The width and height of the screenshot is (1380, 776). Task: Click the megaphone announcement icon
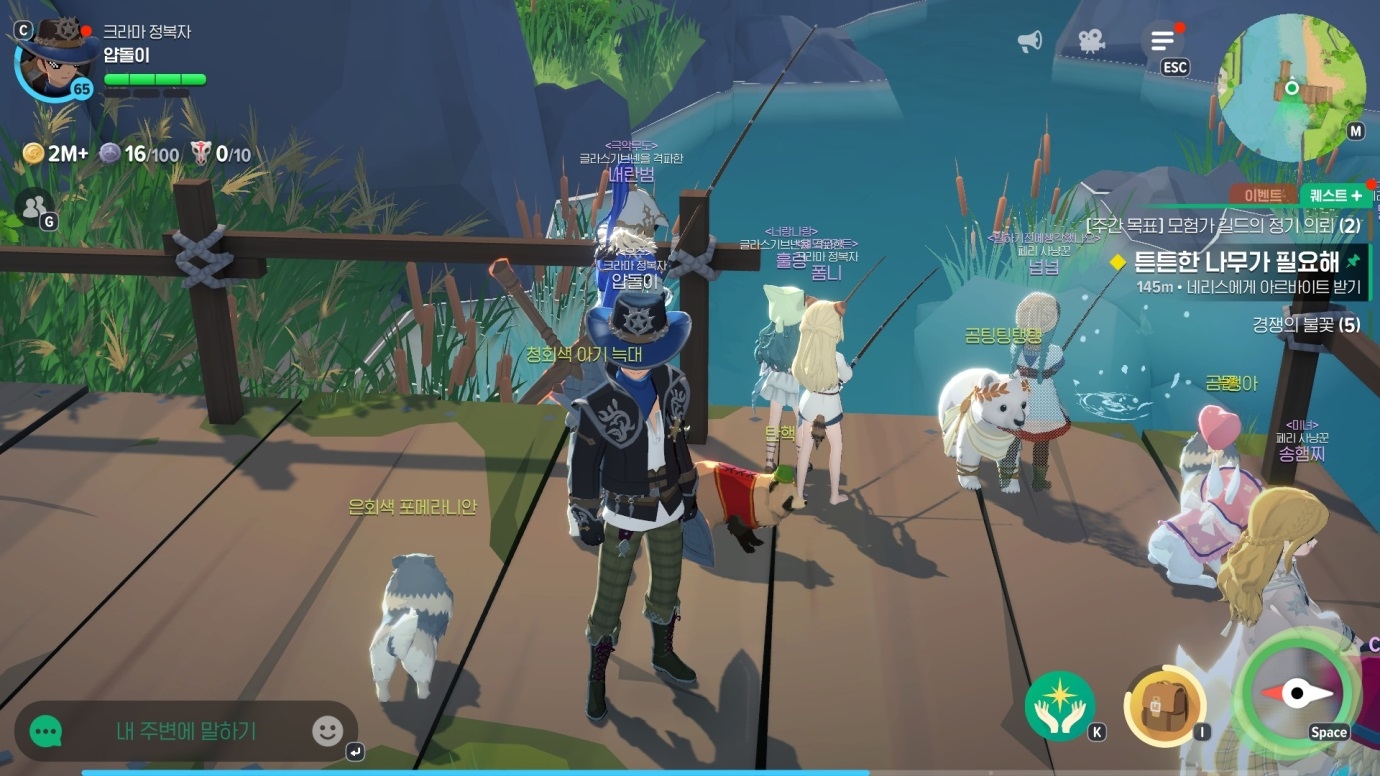click(x=1029, y=41)
